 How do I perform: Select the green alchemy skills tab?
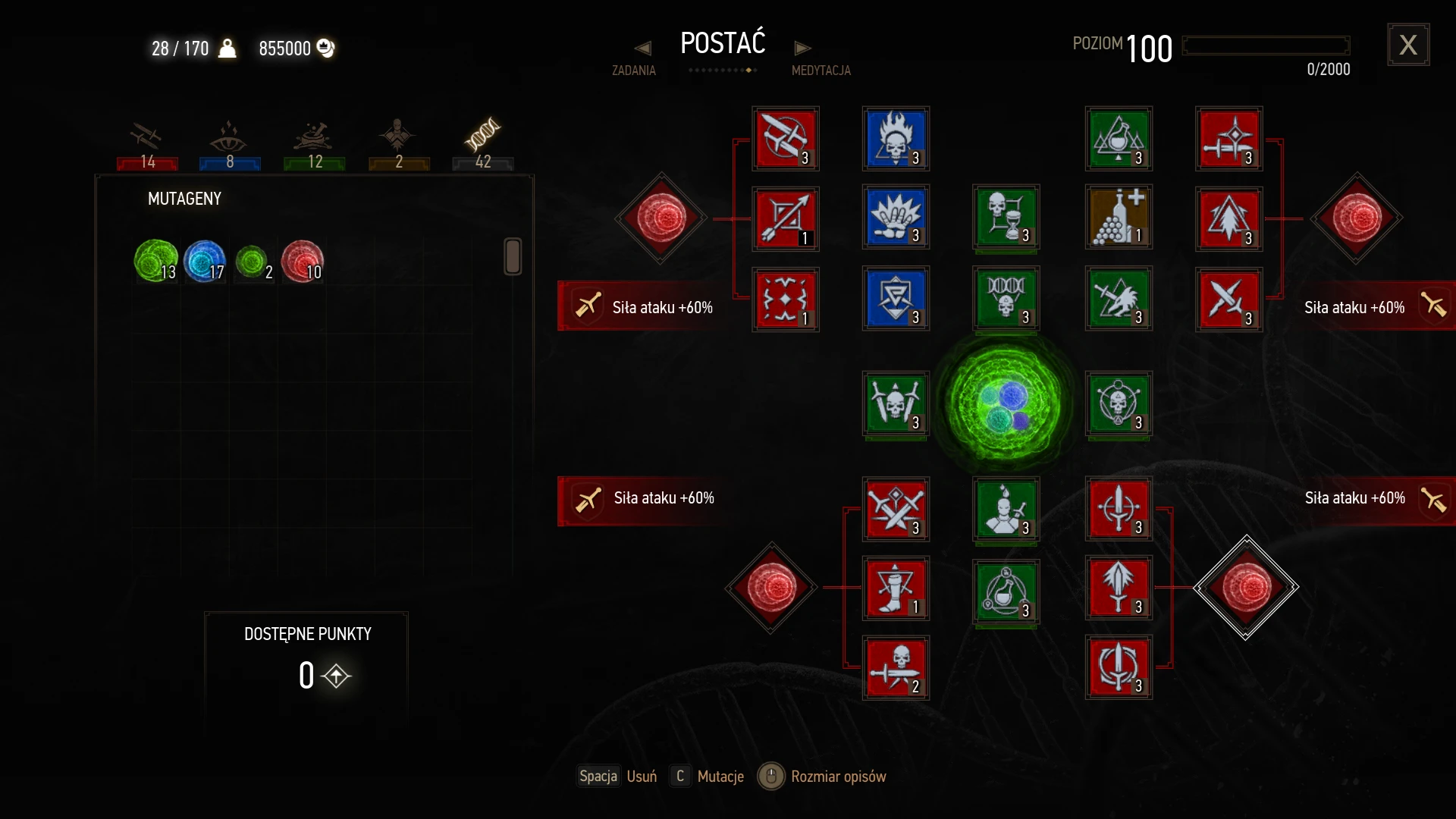[314, 144]
